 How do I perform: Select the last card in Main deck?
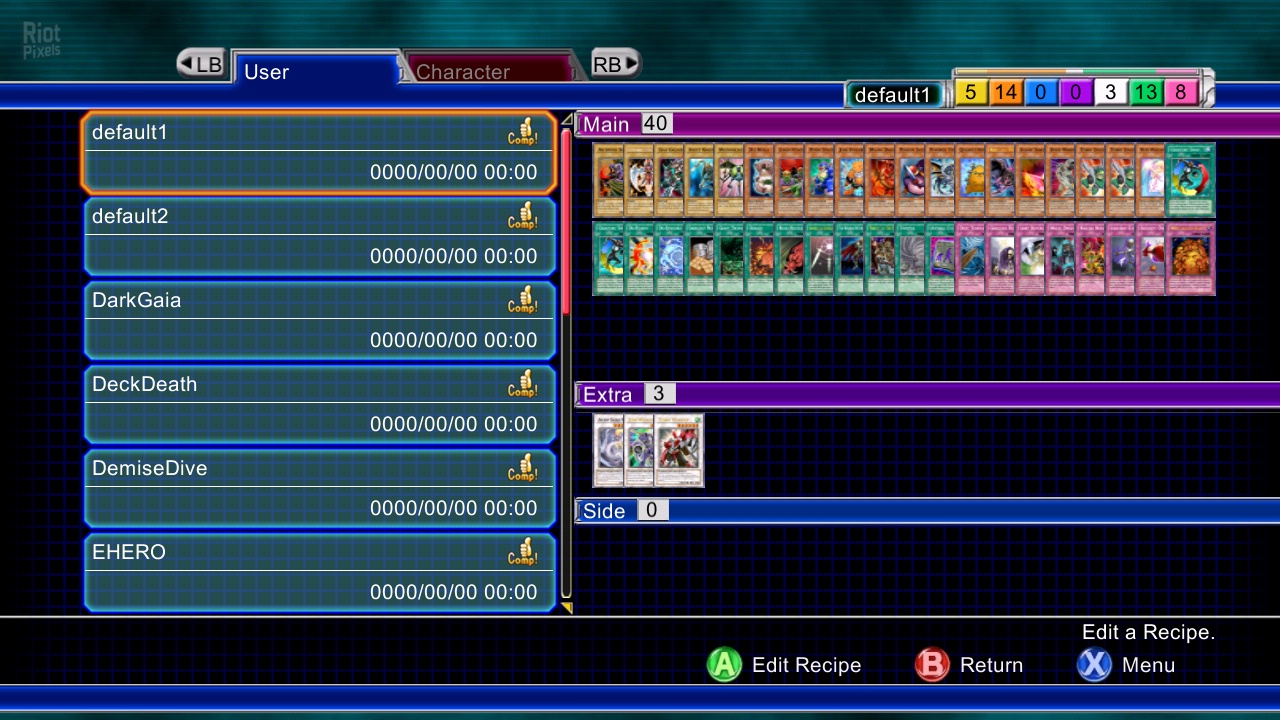coord(1190,259)
